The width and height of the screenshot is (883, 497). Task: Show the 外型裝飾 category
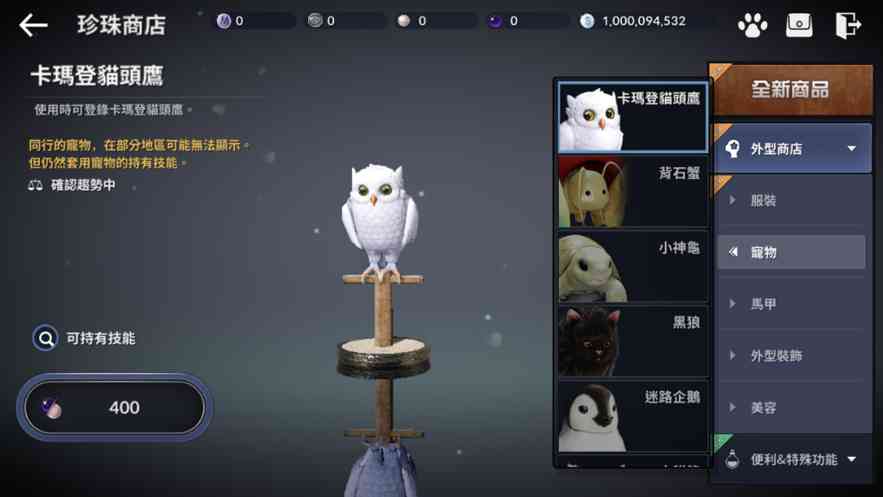coord(790,356)
